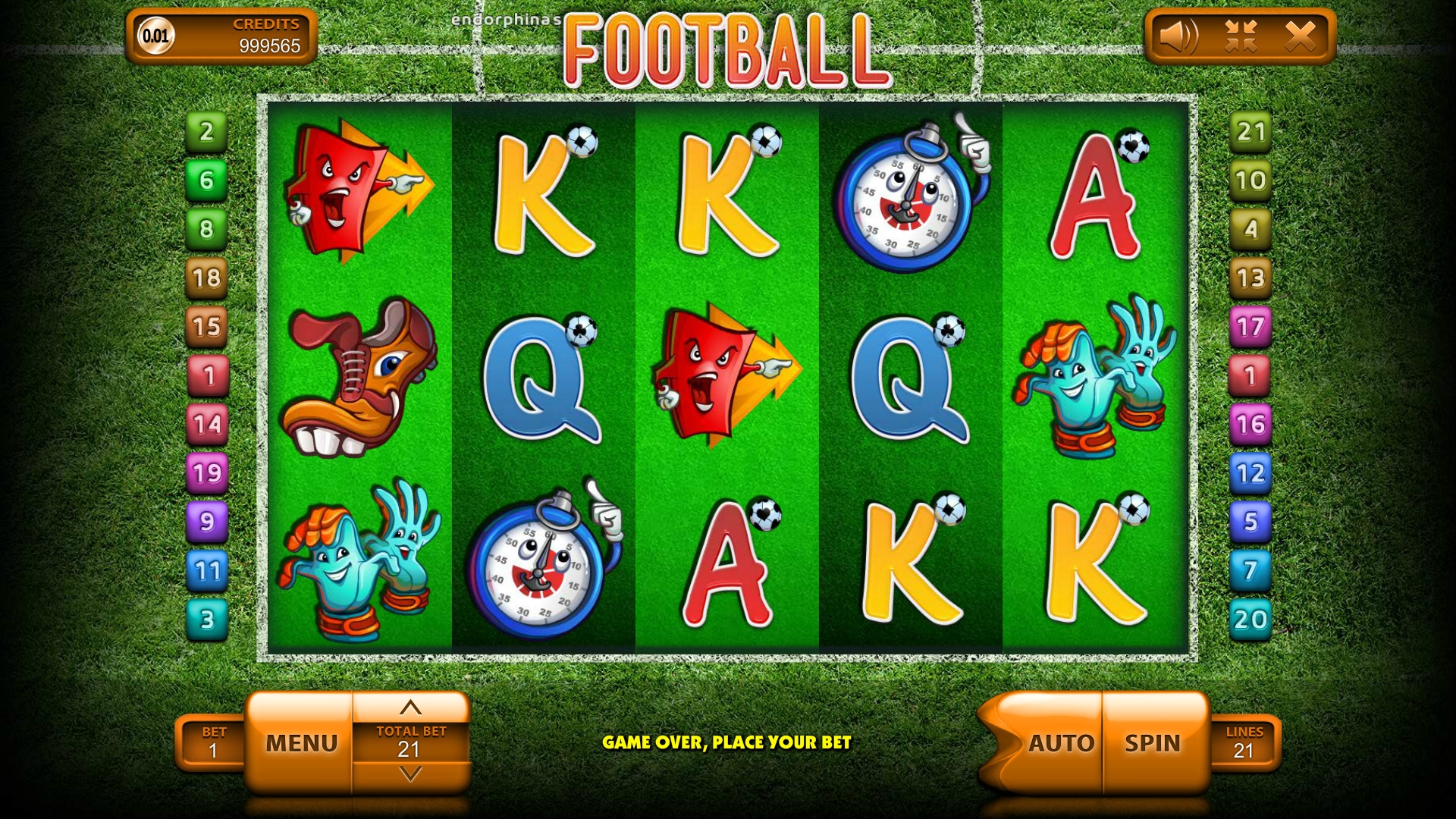Select payline 19 marker
Viewport: 1456px width, 819px height.
coord(207,472)
